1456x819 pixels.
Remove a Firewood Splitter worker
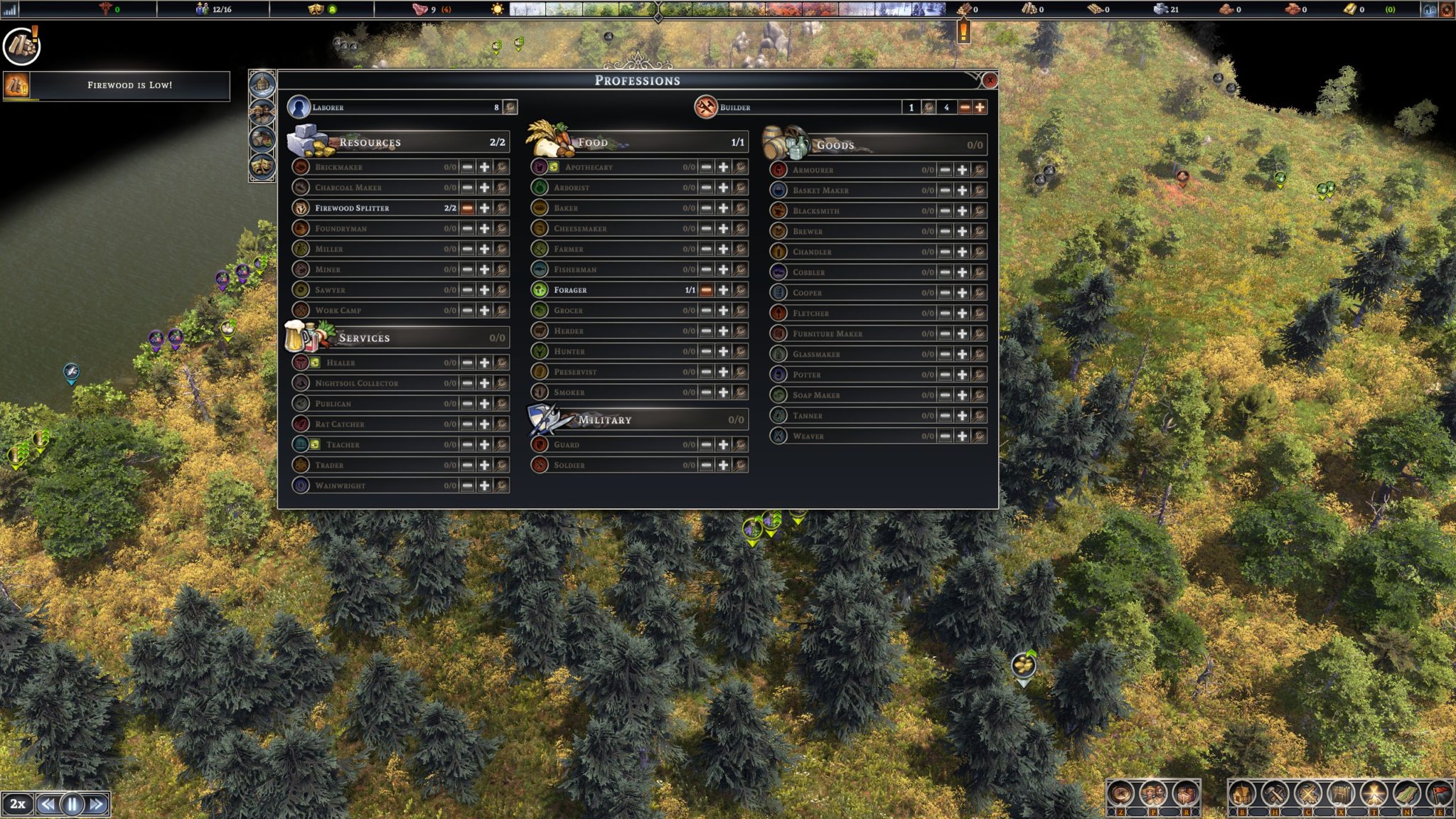(x=467, y=208)
